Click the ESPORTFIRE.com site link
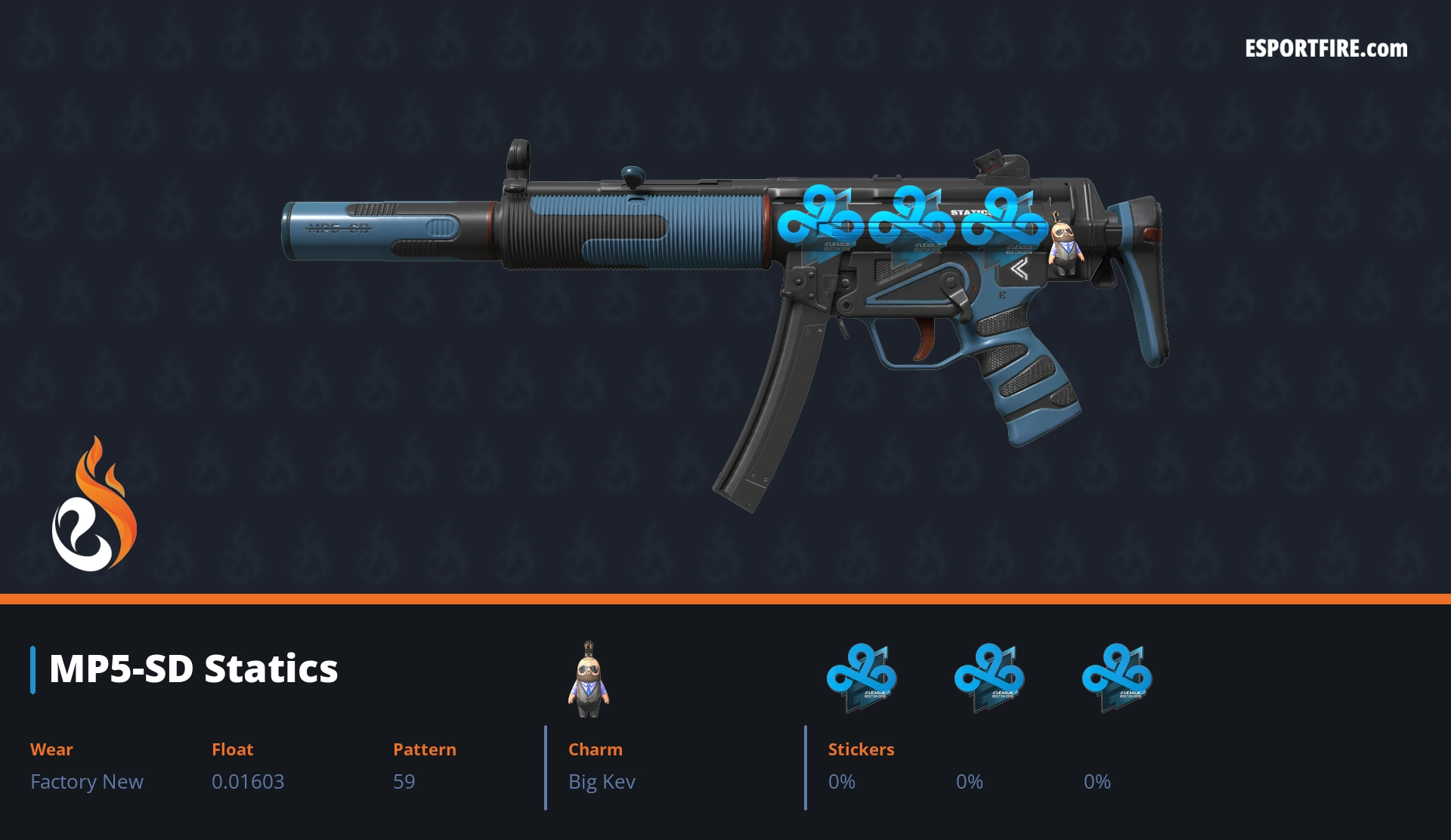Image resolution: width=1451 pixels, height=840 pixels. (1326, 49)
